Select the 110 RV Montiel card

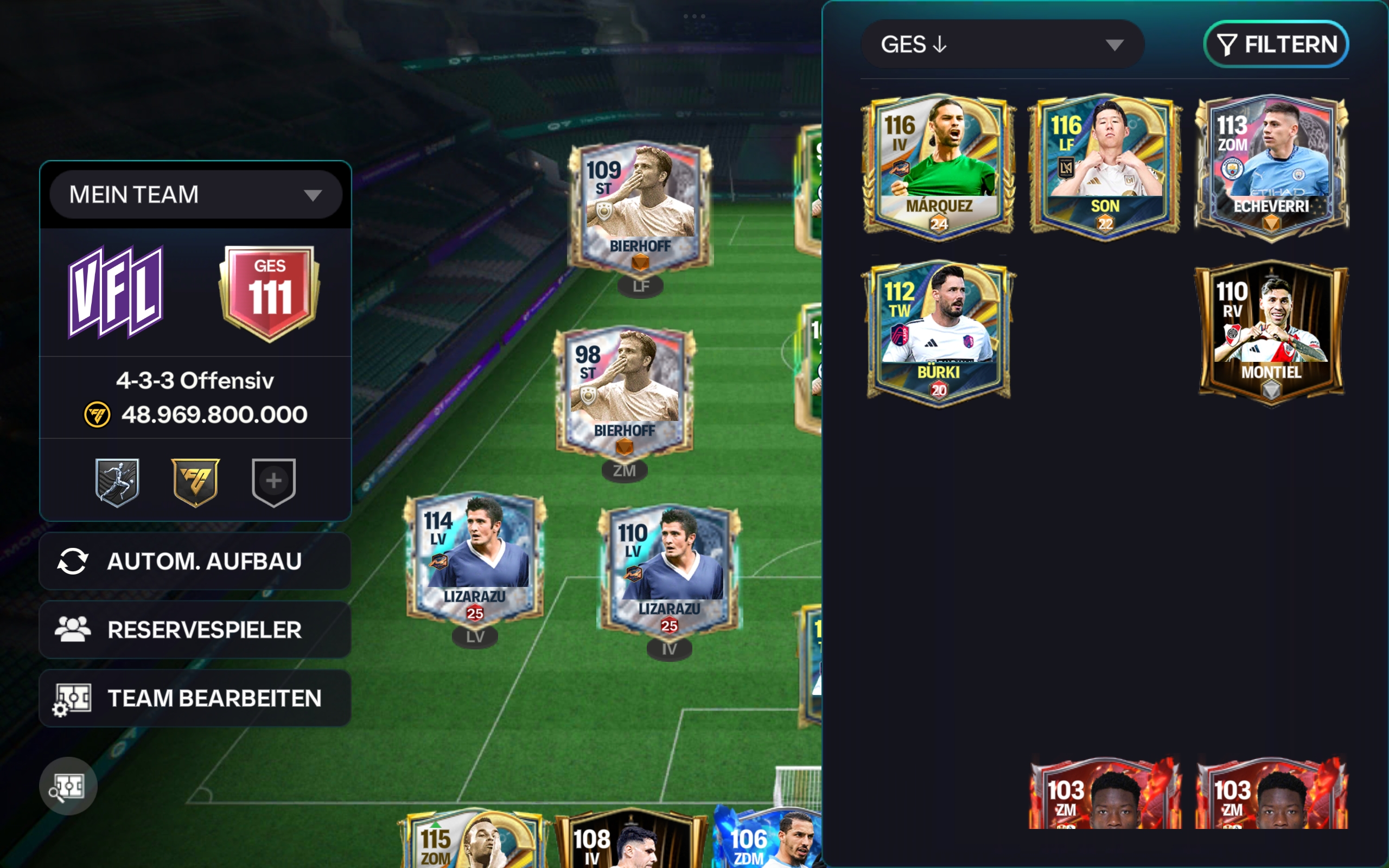[1271, 333]
